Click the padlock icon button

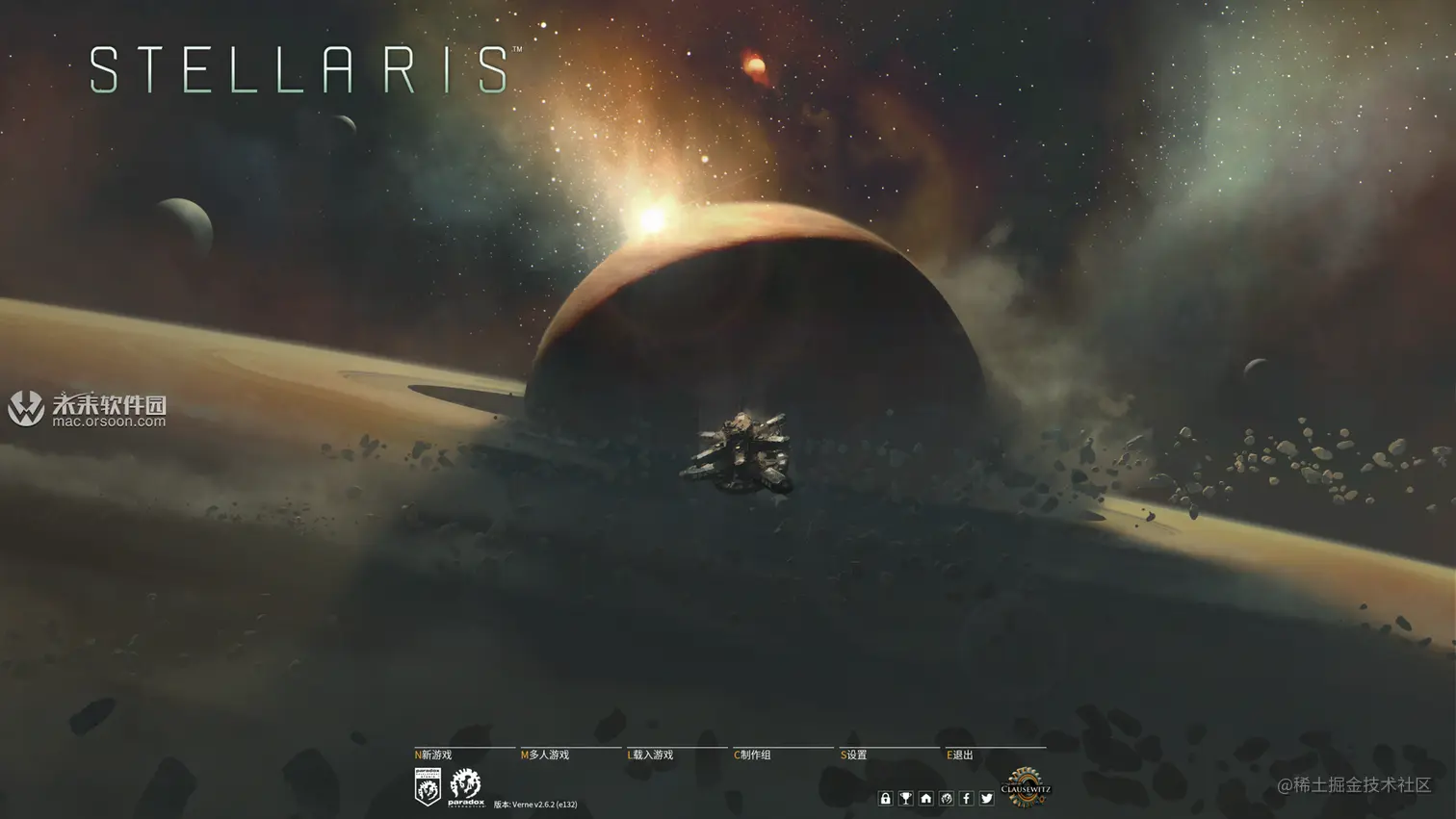tap(886, 799)
